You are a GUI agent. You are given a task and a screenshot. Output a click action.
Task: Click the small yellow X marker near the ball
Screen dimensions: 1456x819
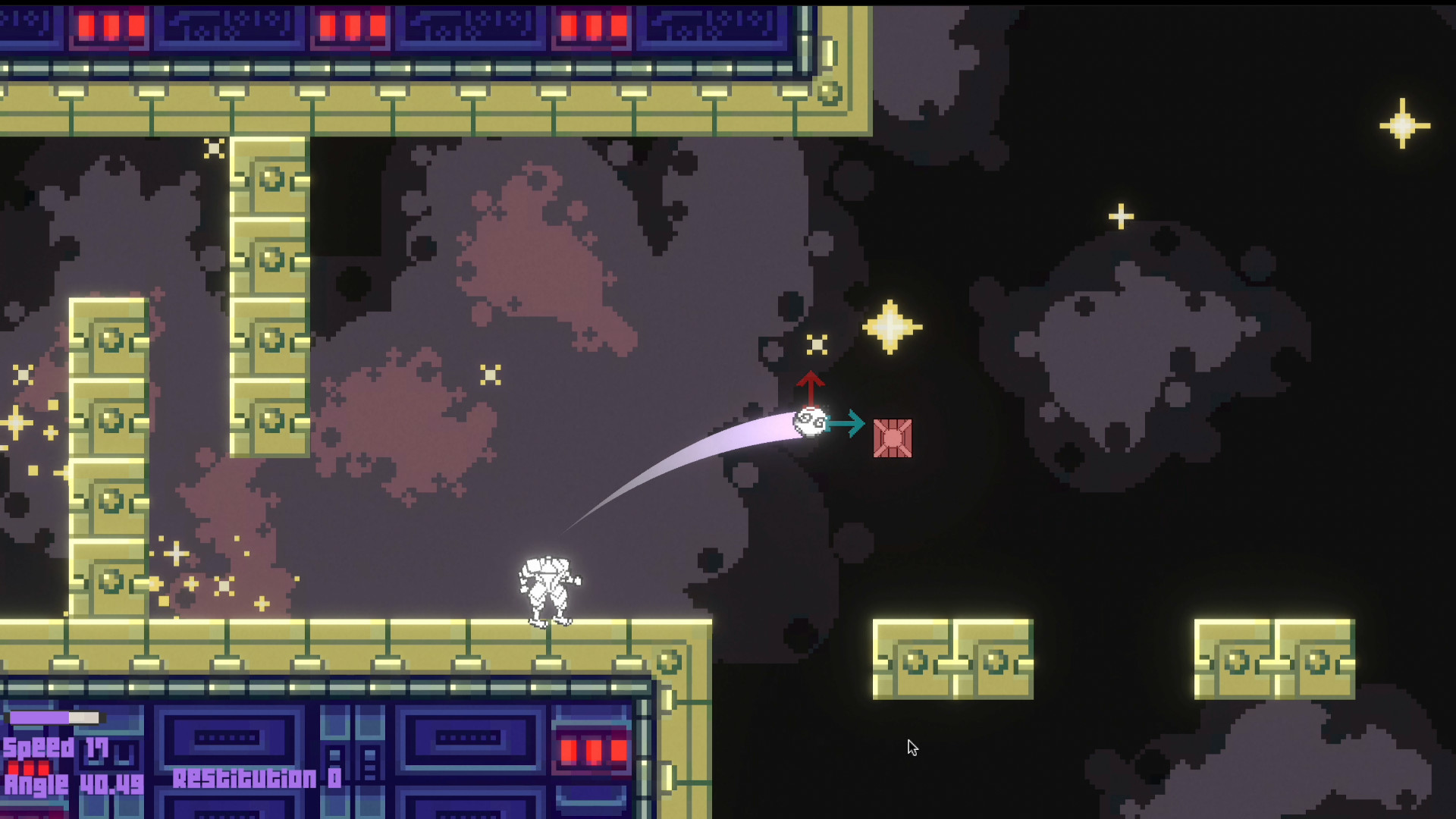point(817,344)
